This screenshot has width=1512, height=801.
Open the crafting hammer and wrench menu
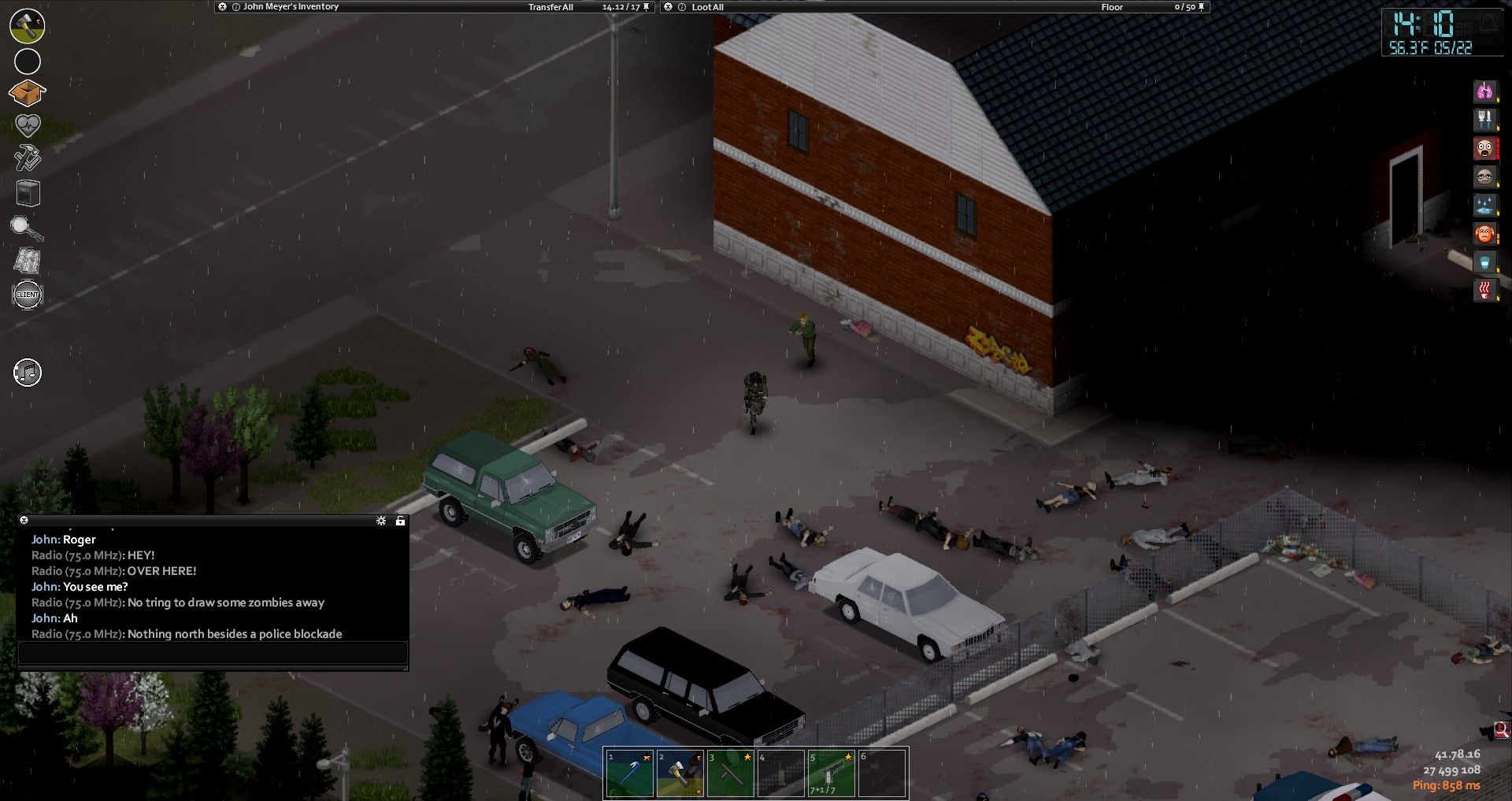[x=28, y=158]
